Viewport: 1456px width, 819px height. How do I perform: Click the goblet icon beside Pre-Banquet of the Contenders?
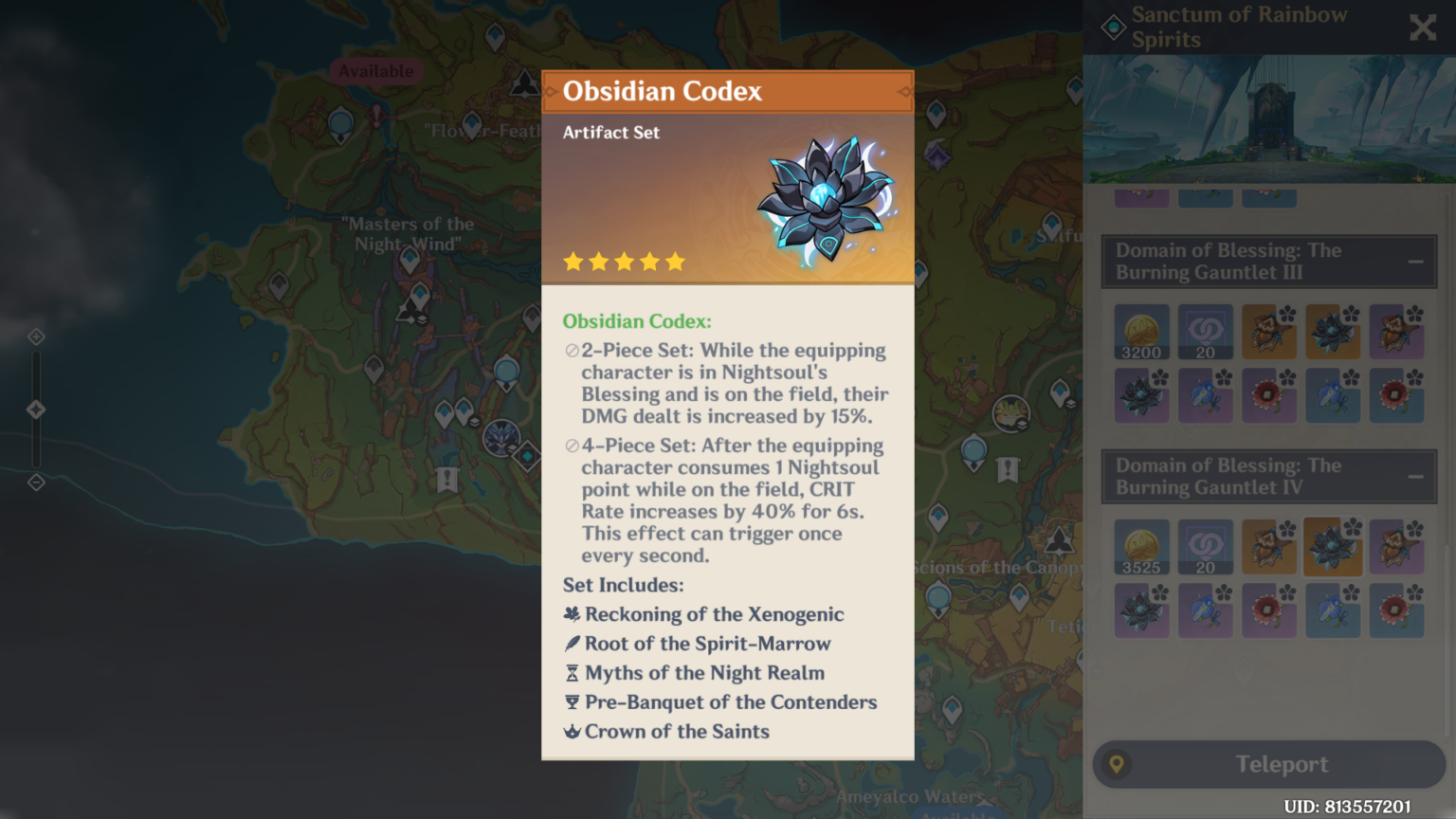[571, 702]
